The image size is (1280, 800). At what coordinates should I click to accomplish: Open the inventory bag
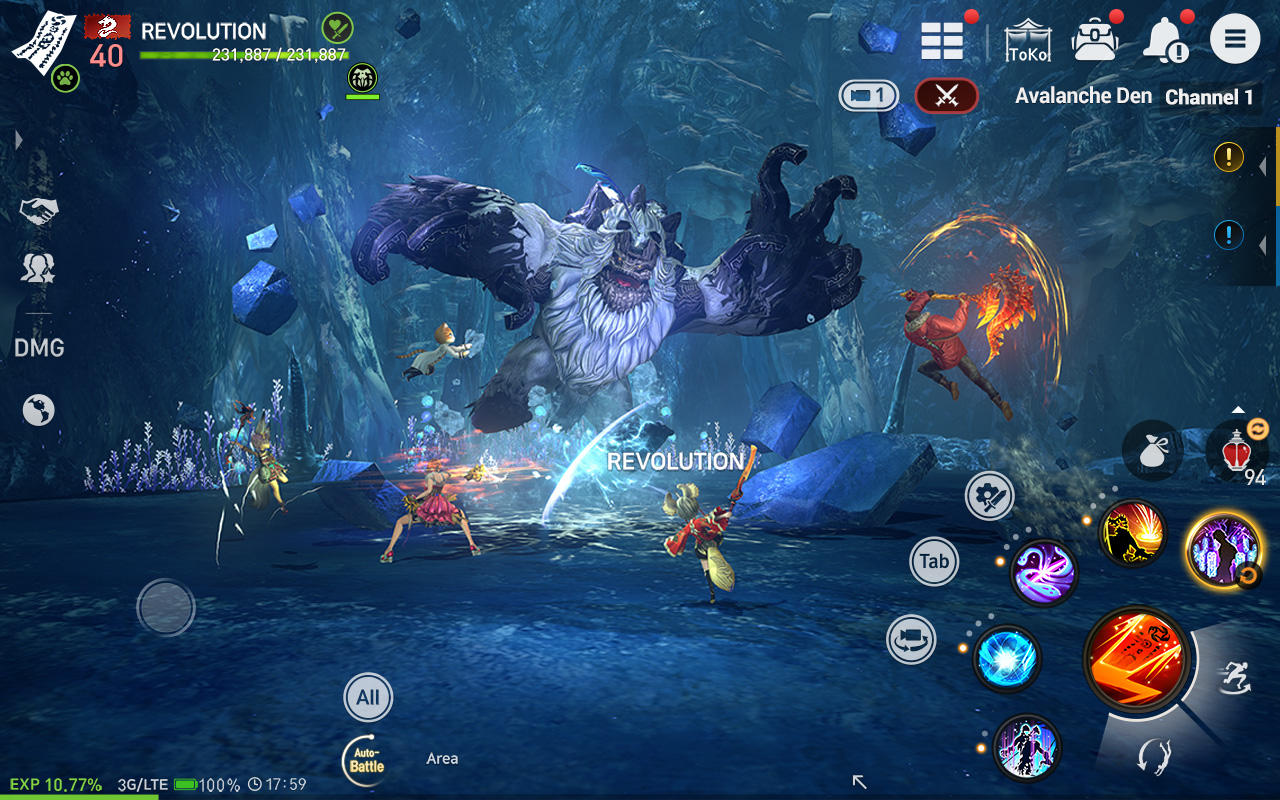1097,40
